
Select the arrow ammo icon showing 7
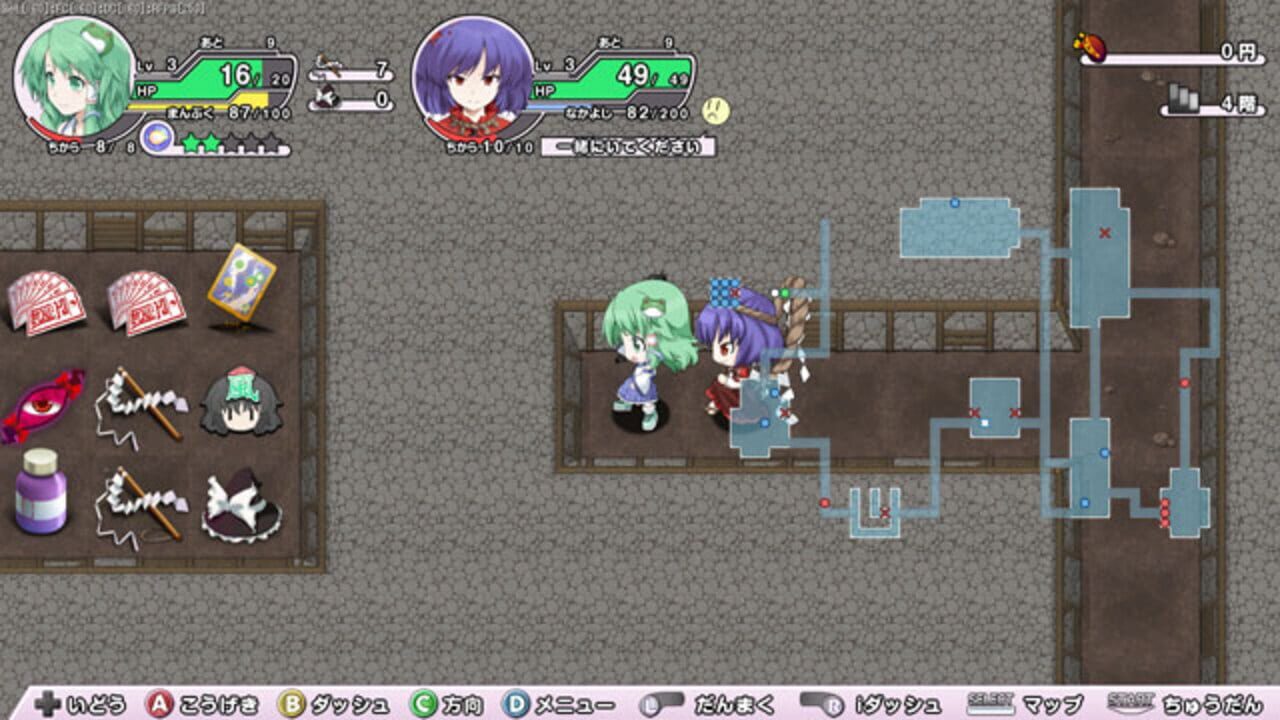click(330, 62)
